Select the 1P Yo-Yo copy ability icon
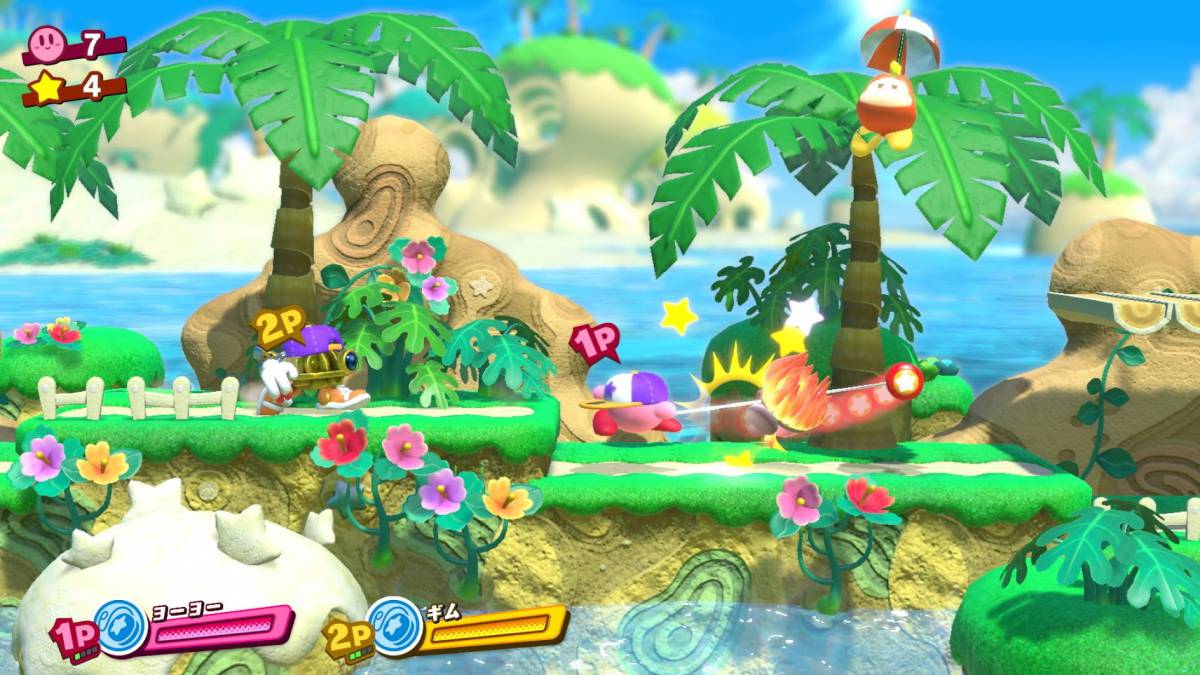 (121, 627)
